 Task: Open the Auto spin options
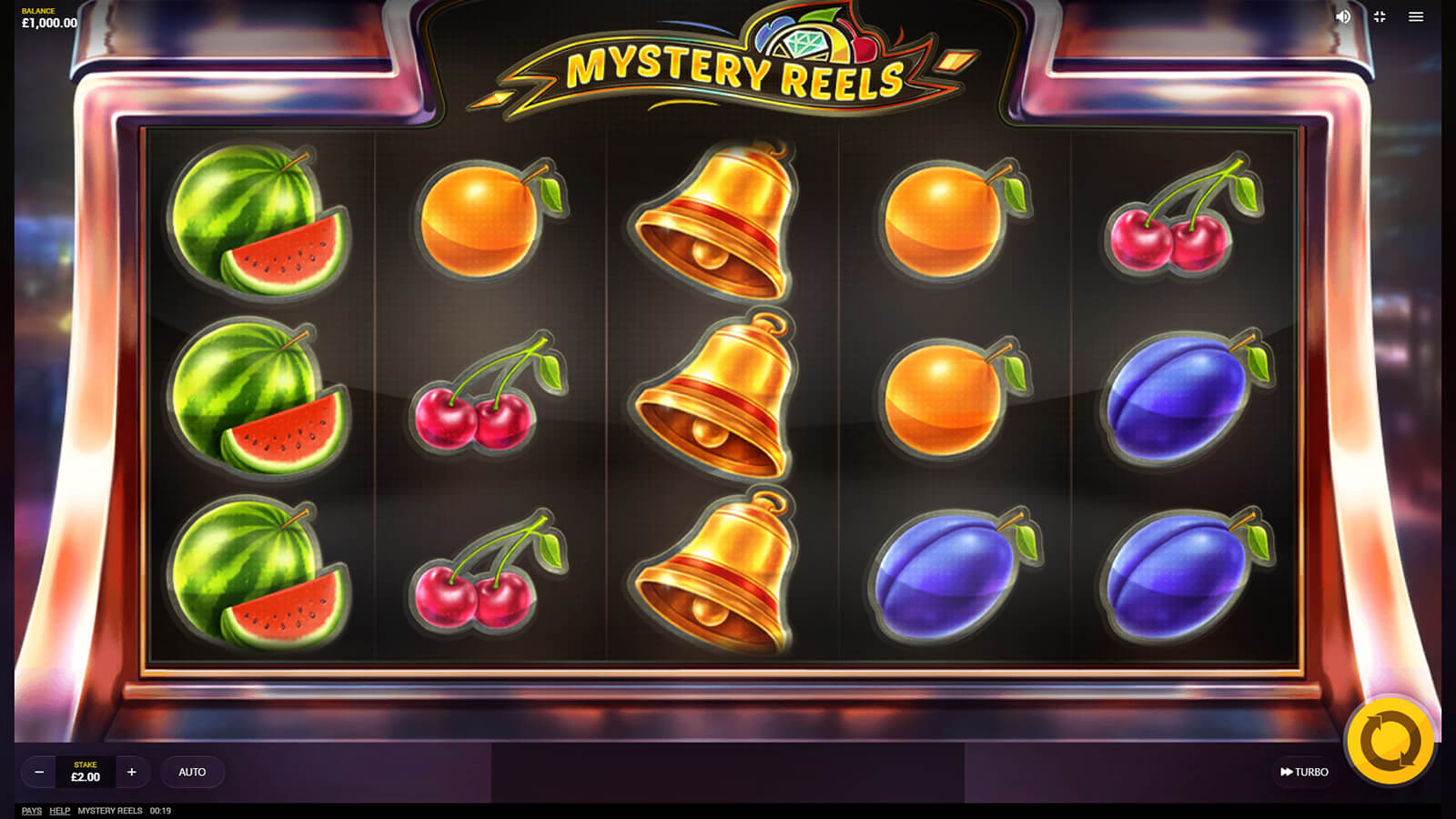click(192, 772)
